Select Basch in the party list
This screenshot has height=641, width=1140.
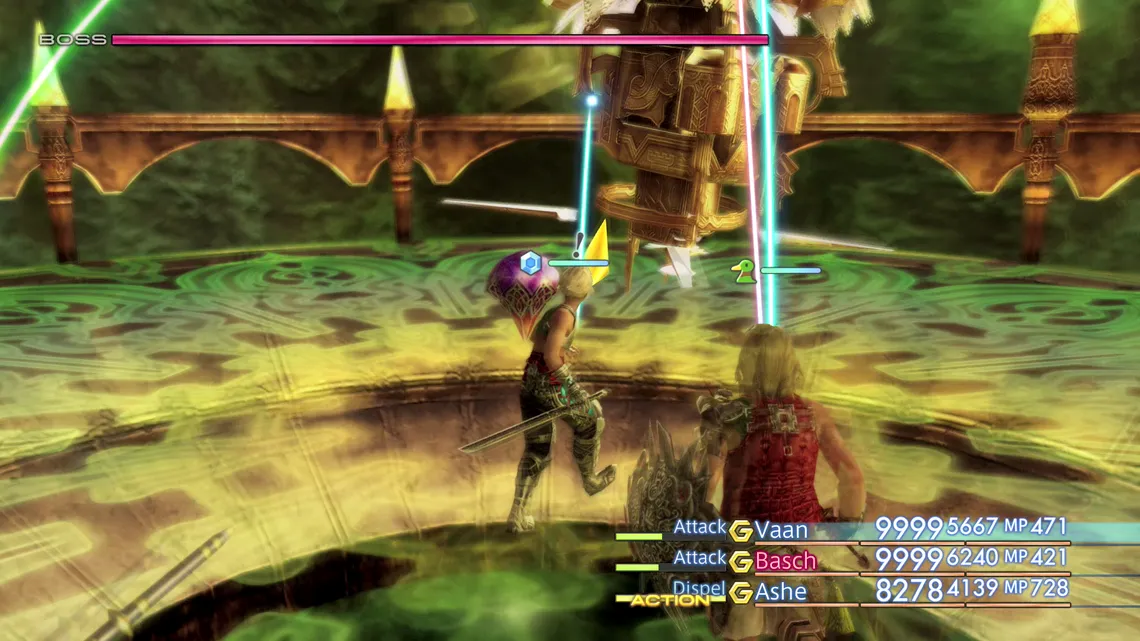tap(785, 561)
